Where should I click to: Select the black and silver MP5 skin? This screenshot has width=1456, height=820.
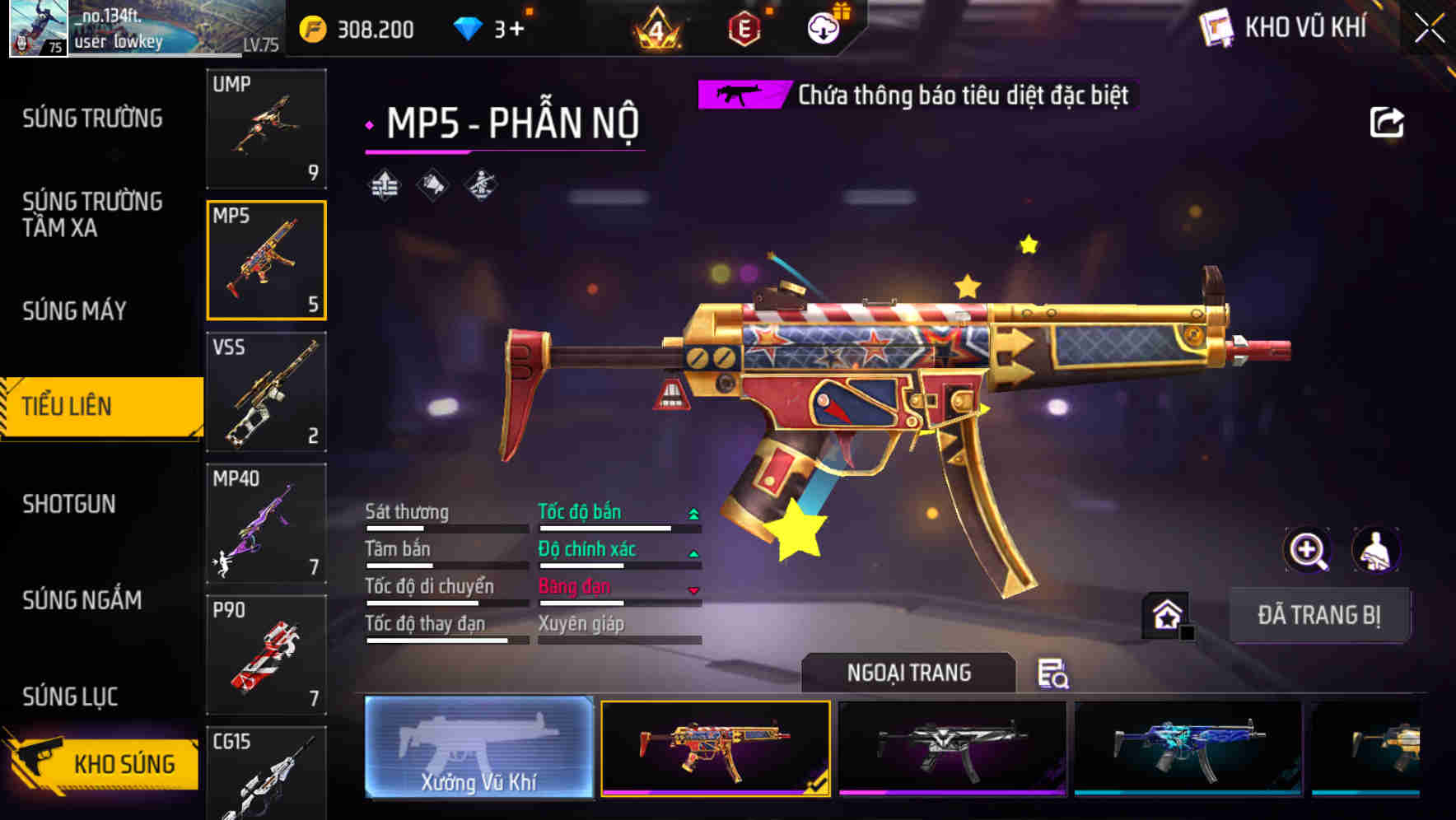click(951, 748)
